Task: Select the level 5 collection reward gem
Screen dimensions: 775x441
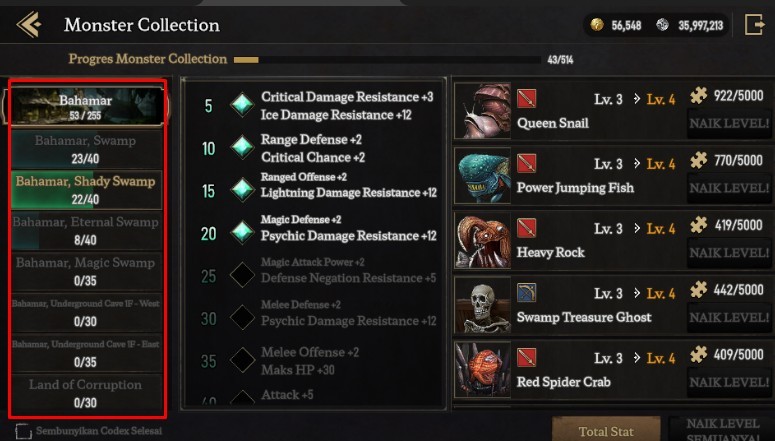Action: 241,105
